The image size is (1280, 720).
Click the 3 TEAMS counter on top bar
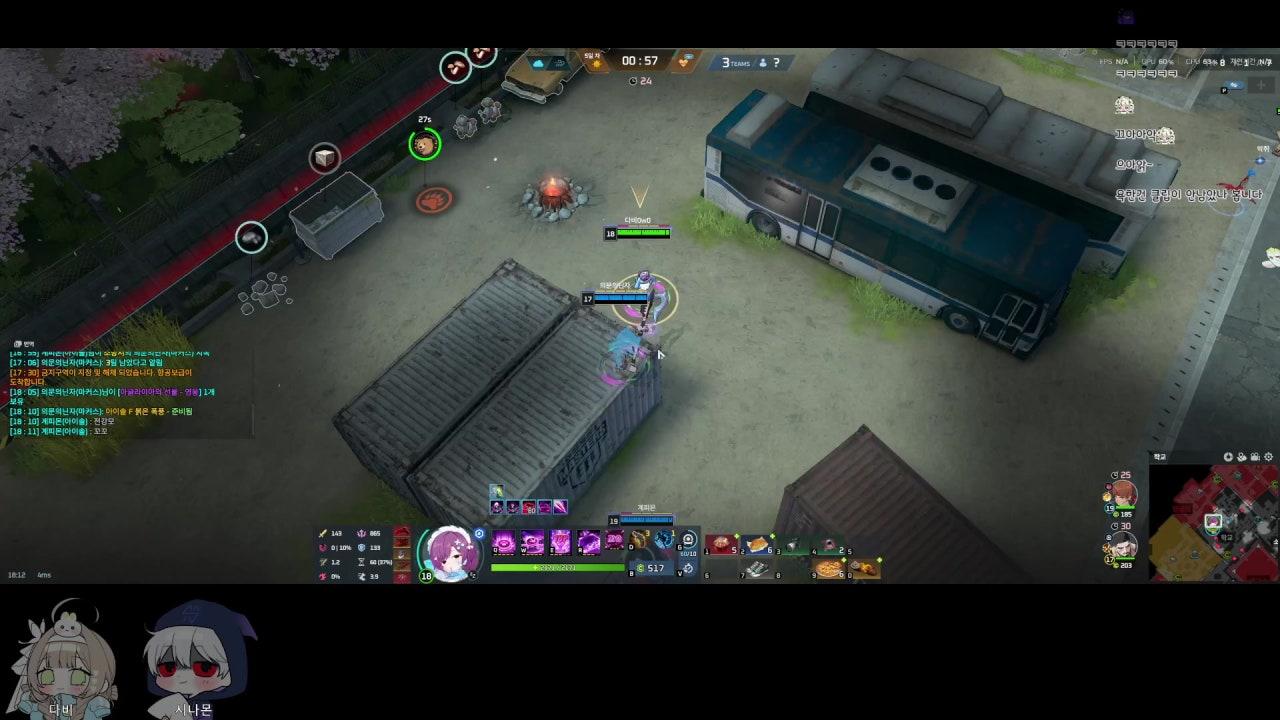tap(735, 63)
